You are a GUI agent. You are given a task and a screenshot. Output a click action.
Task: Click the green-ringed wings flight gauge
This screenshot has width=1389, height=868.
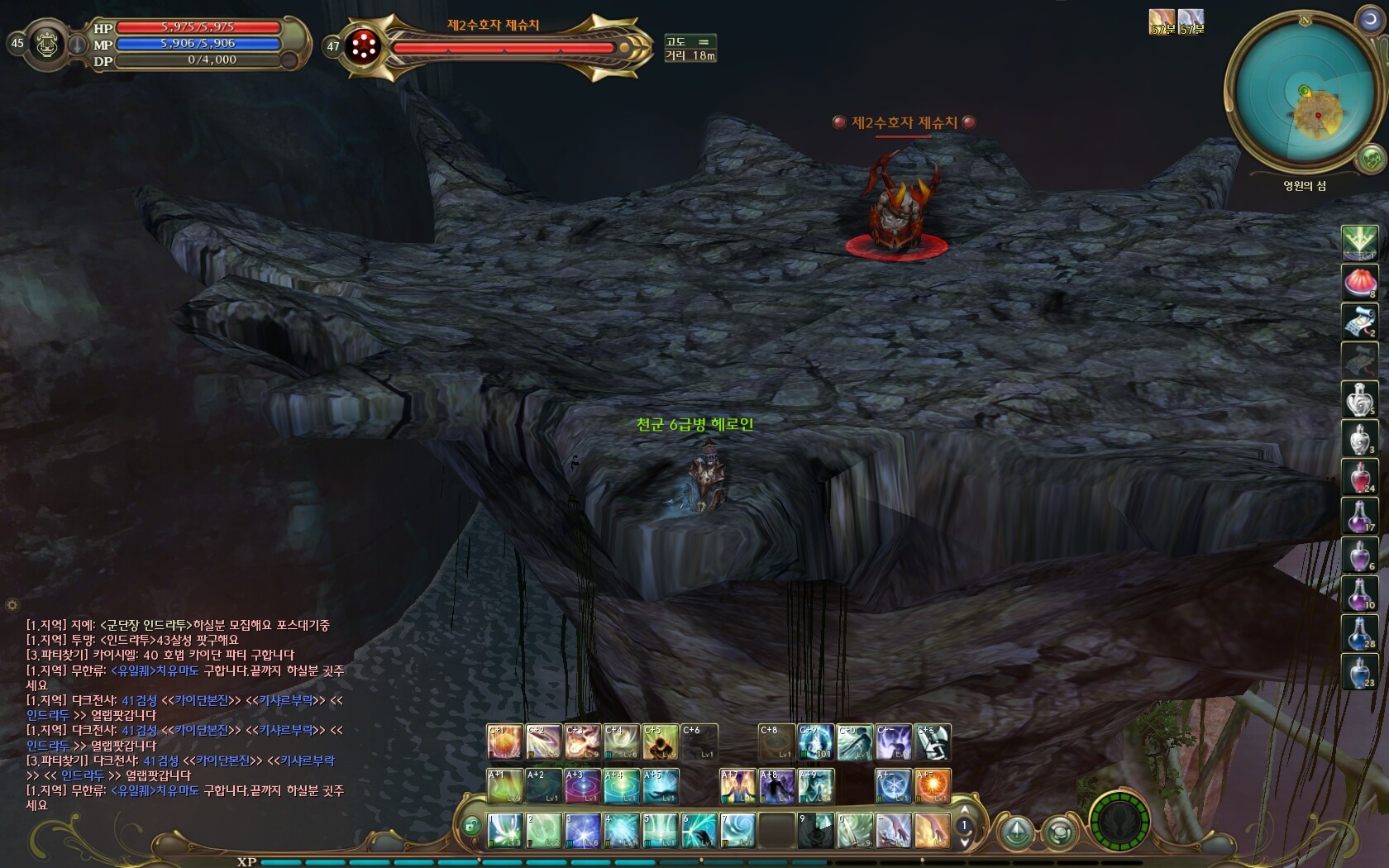(1119, 823)
